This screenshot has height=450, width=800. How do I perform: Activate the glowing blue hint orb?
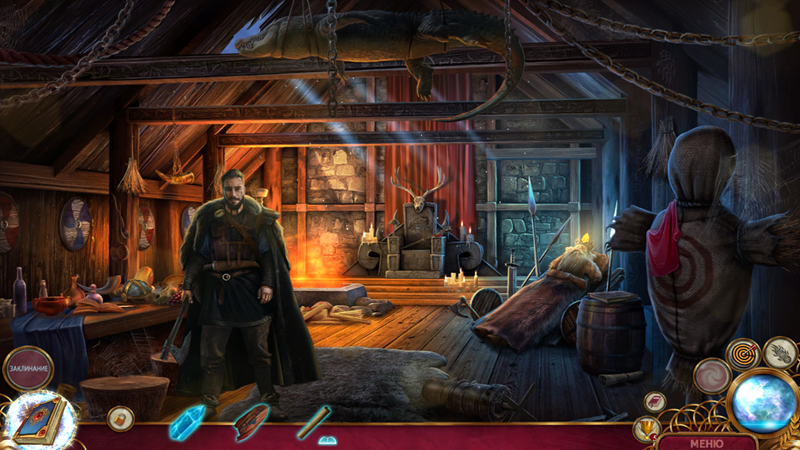tap(762, 401)
